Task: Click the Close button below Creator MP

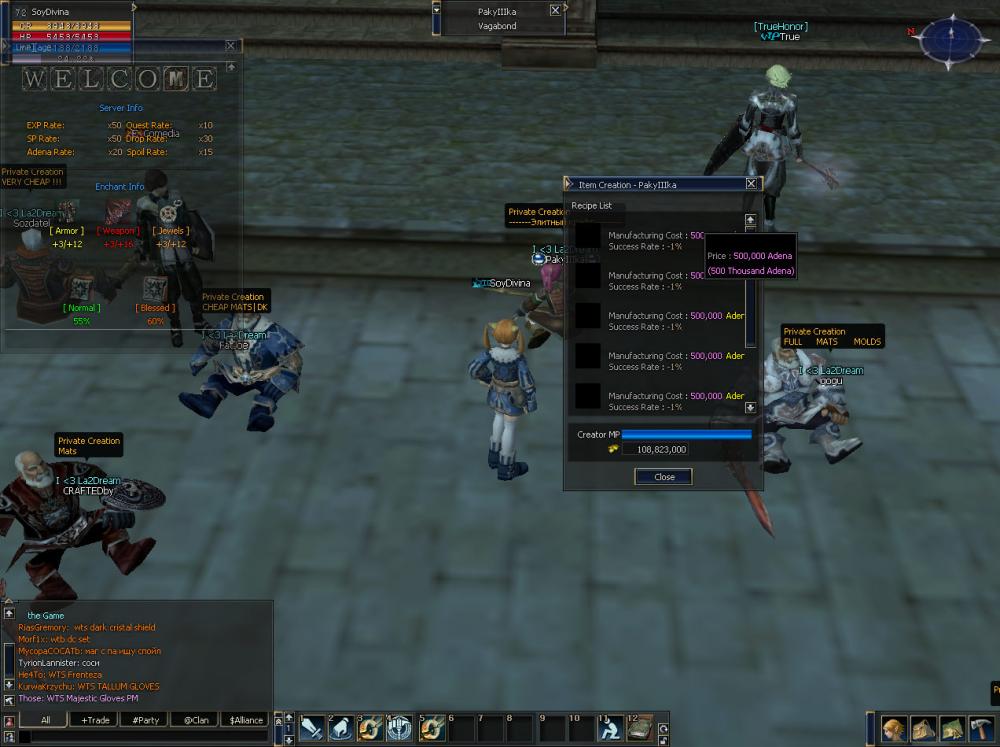Action: (664, 477)
